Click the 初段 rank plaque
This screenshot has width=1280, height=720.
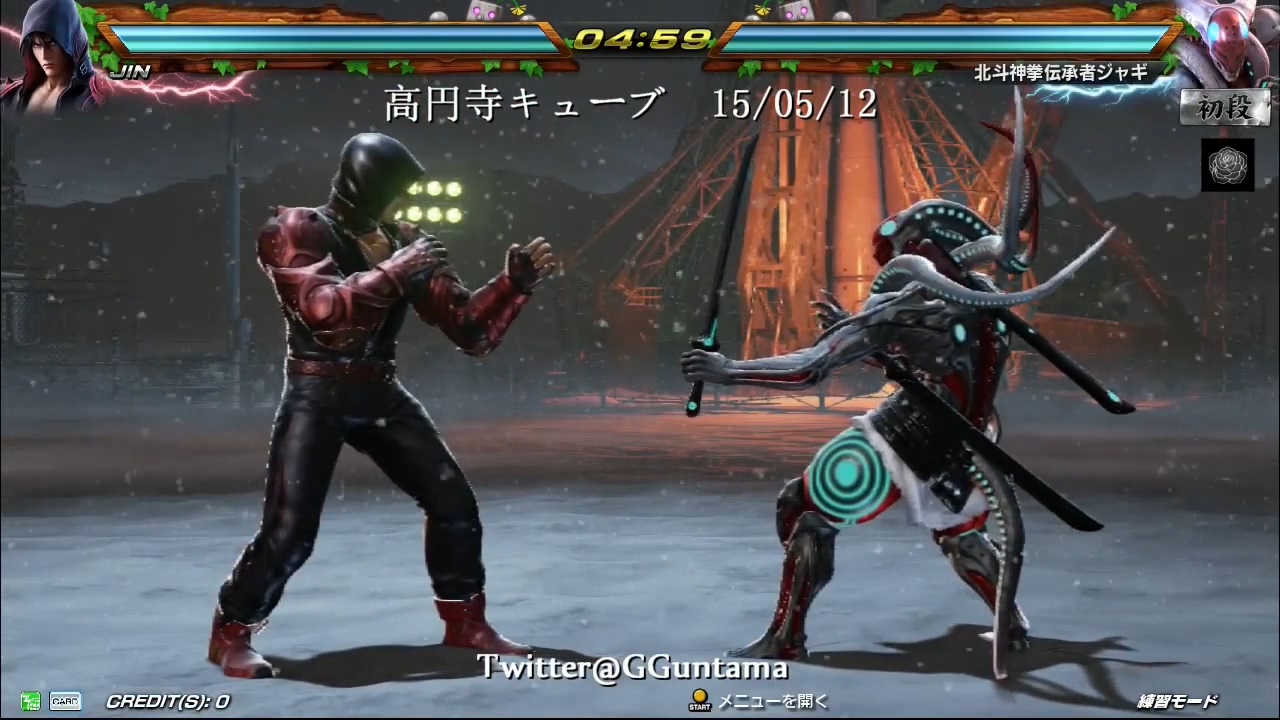tap(1225, 108)
